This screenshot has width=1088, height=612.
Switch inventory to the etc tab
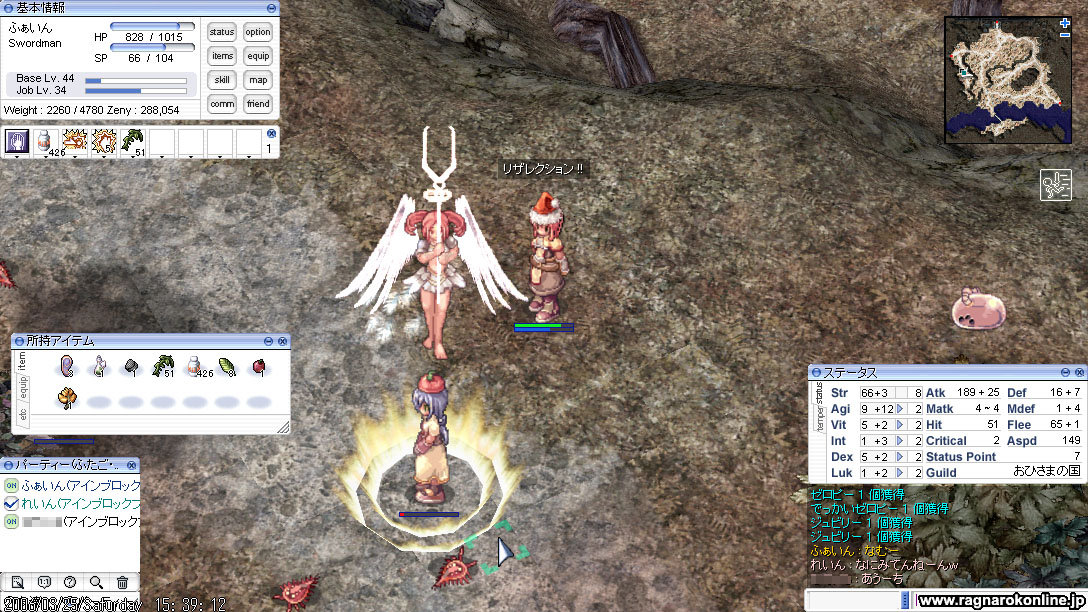click(23, 413)
